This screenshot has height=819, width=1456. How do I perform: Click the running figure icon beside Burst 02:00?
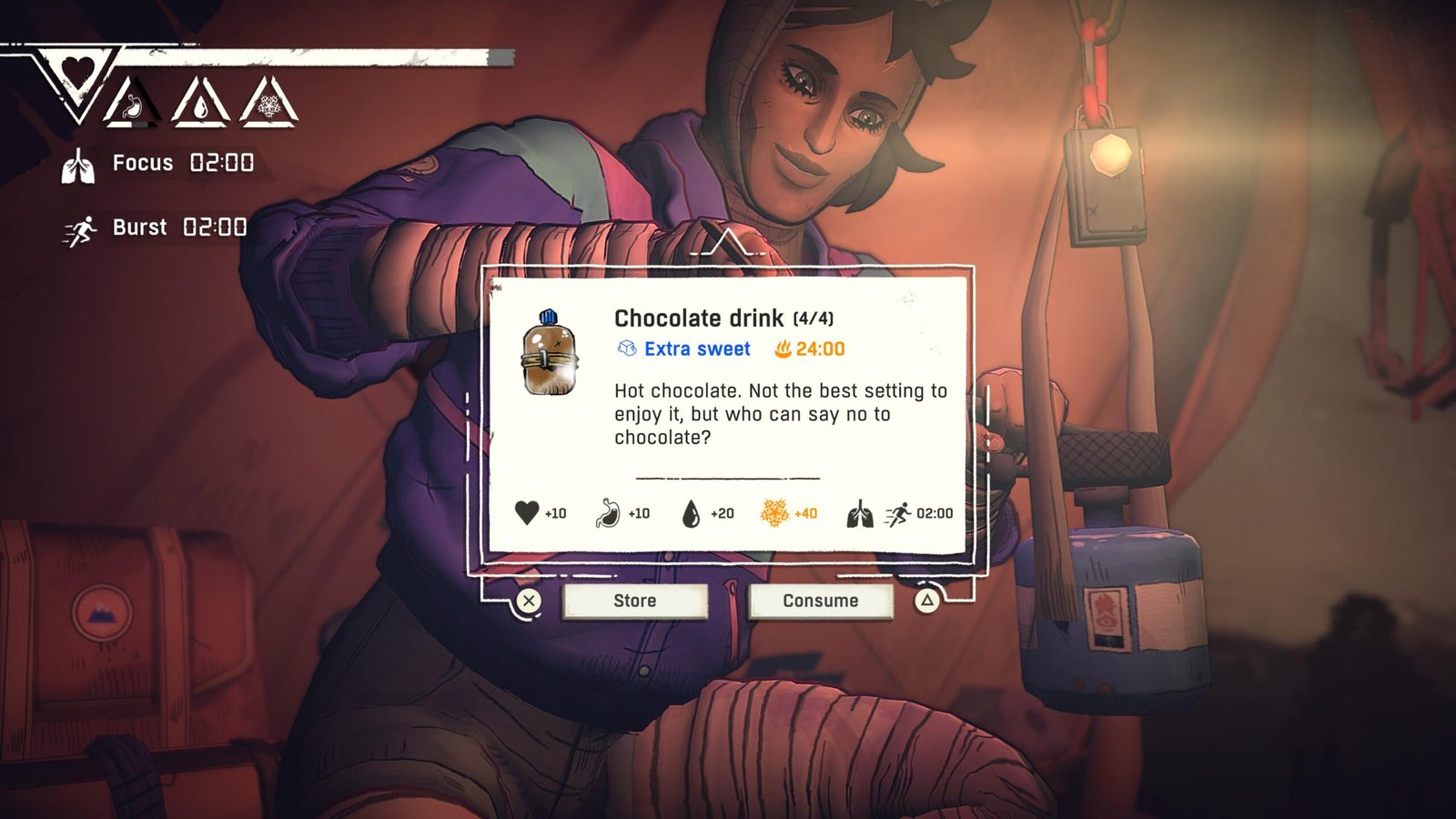81,228
